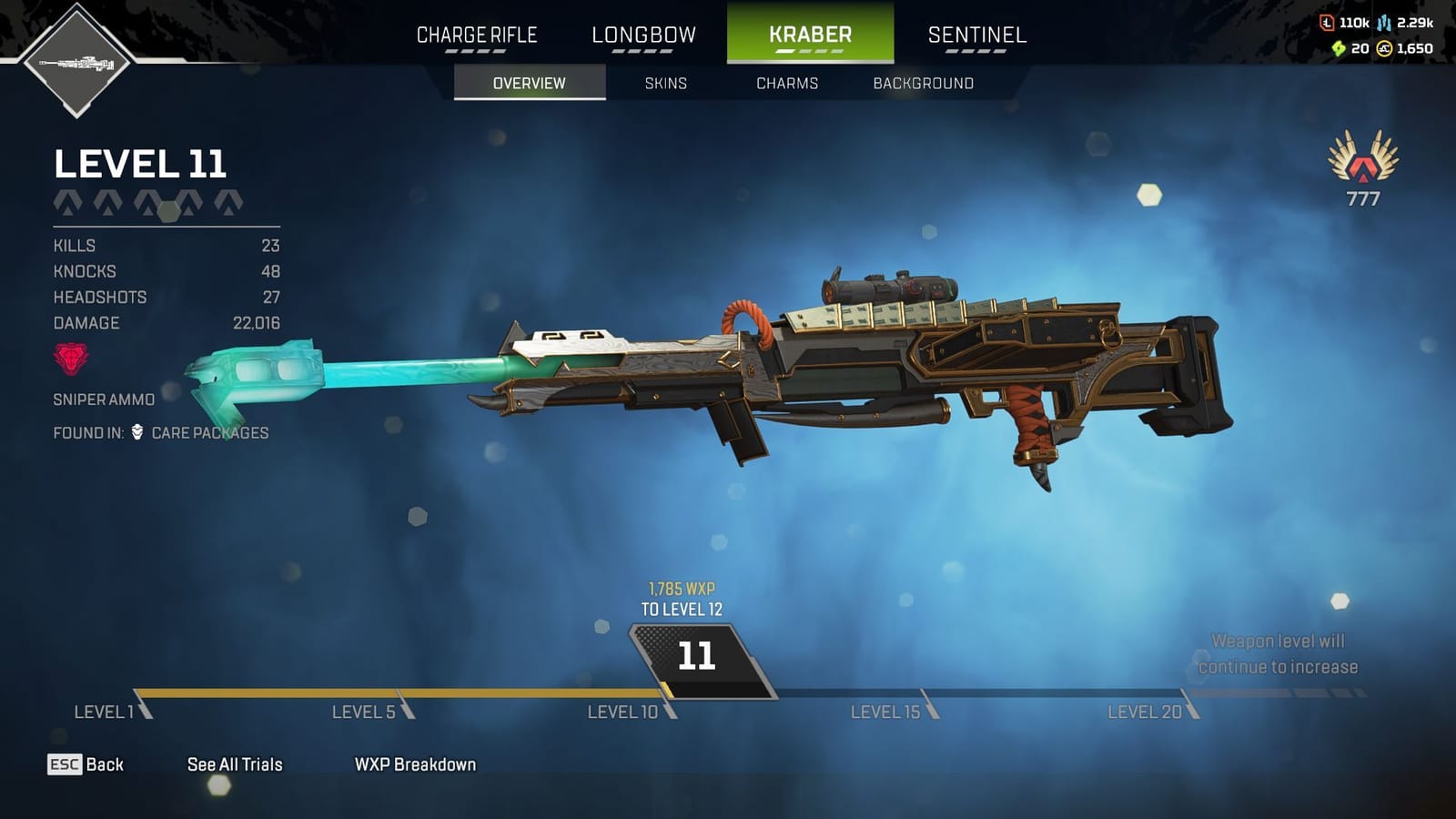Viewport: 1456px width, 819px height.
Task: Toggle the hexagon milestone between trial chevrons
Action: click(x=168, y=211)
